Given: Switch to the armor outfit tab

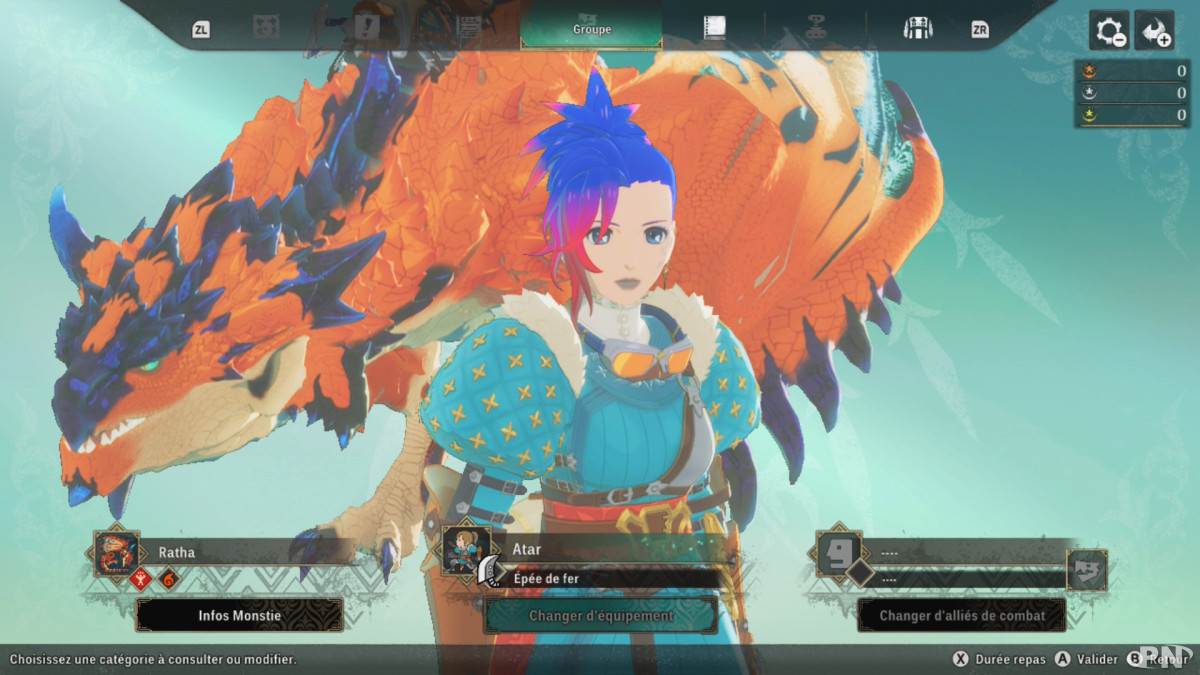Looking at the screenshot, I should [x=917, y=28].
